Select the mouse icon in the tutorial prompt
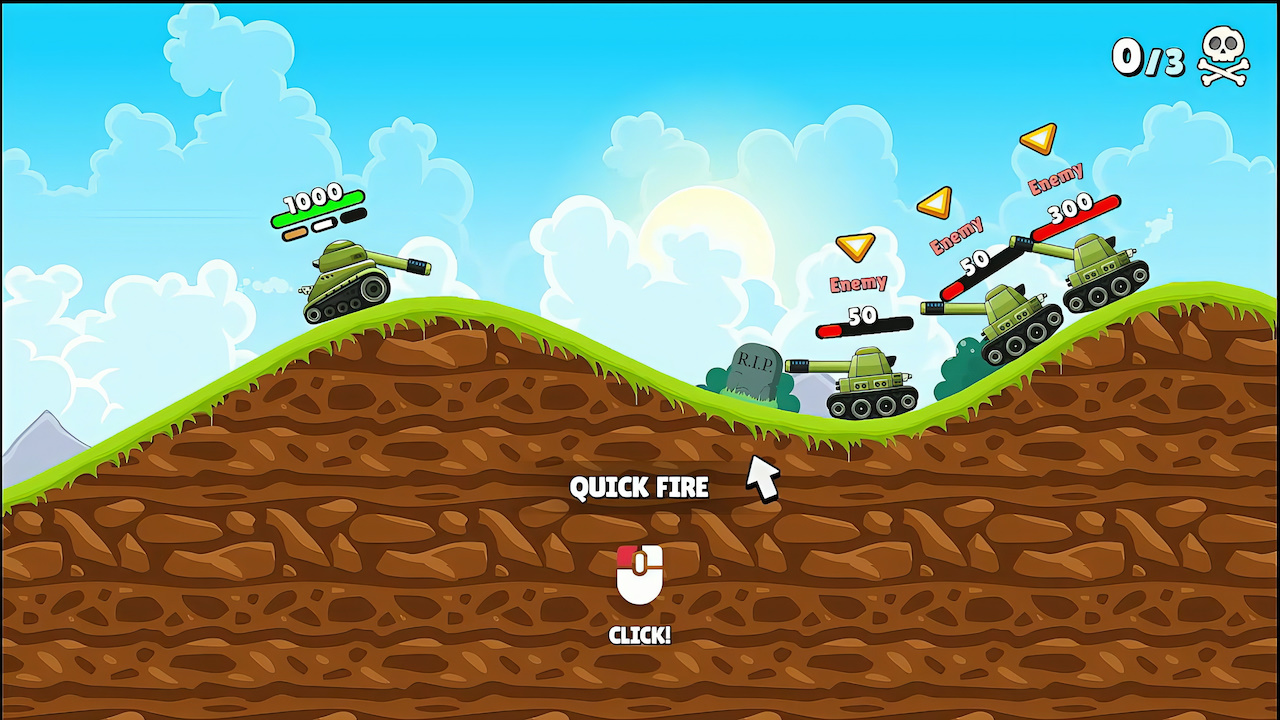1280x720 pixels. (x=640, y=575)
